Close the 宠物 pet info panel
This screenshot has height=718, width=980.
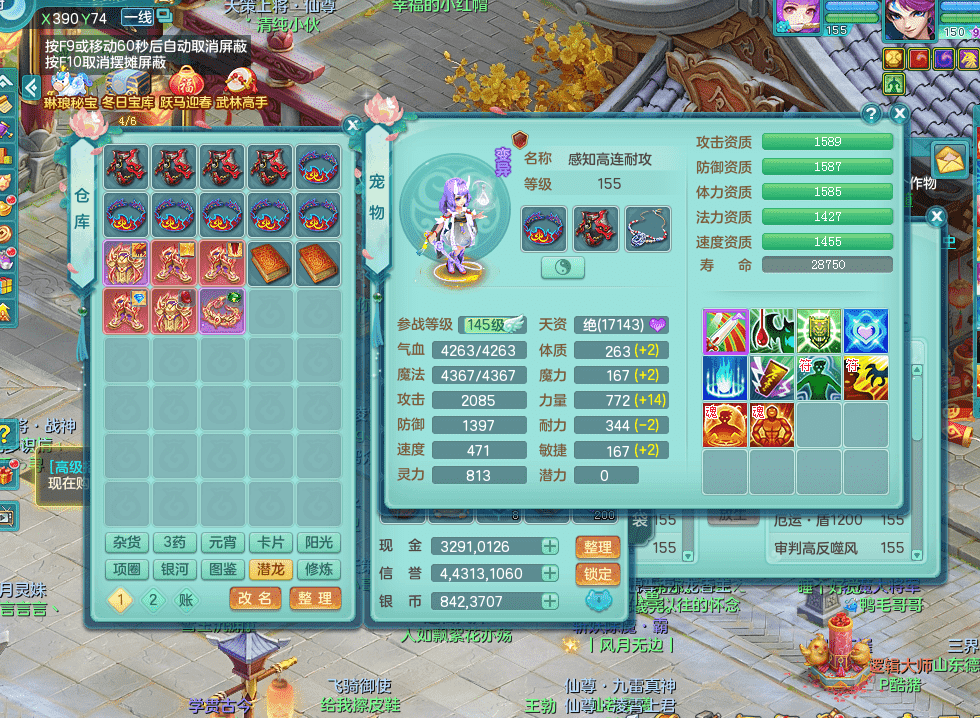point(899,114)
